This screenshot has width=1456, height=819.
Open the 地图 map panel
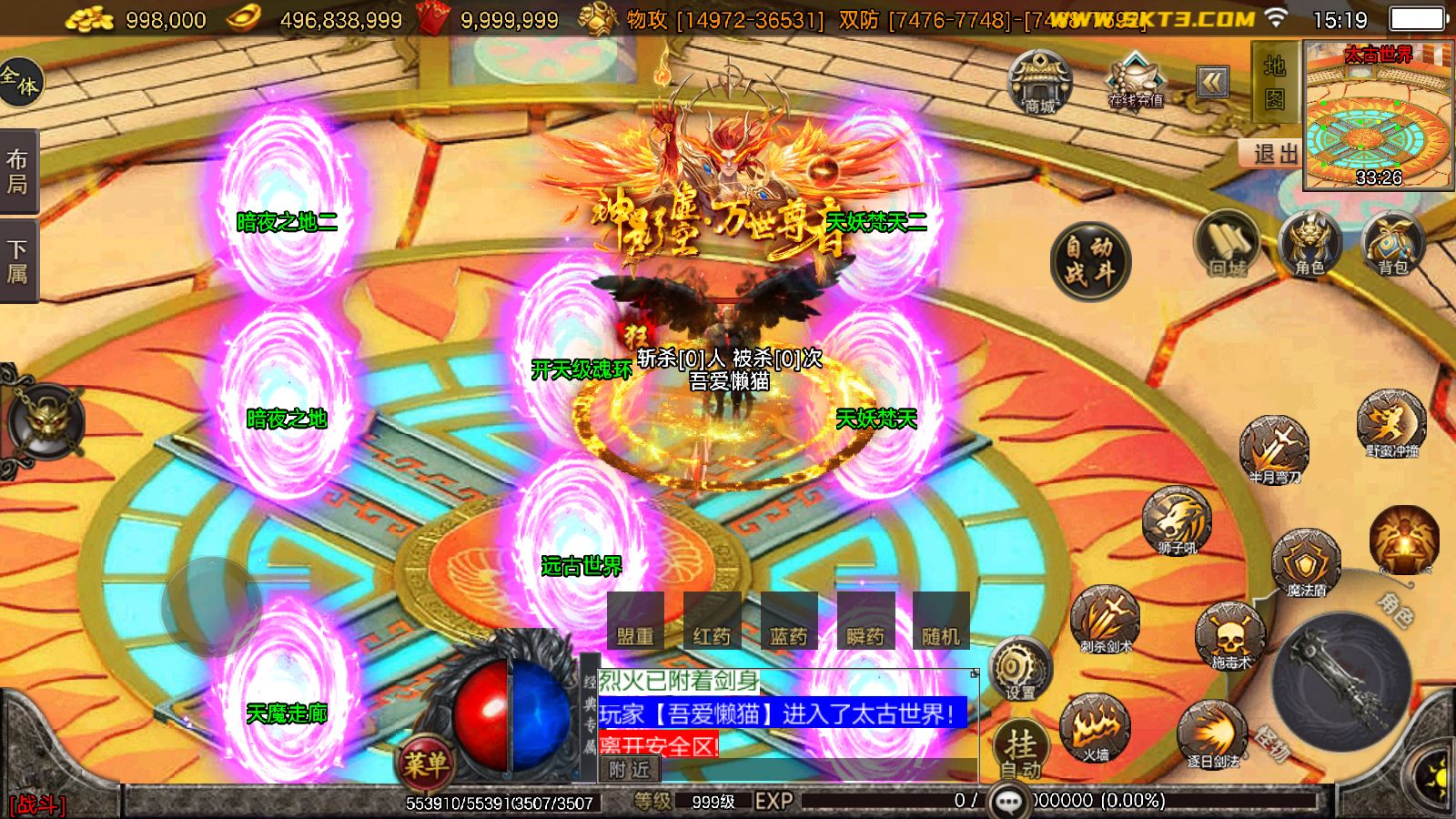[x=1274, y=82]
